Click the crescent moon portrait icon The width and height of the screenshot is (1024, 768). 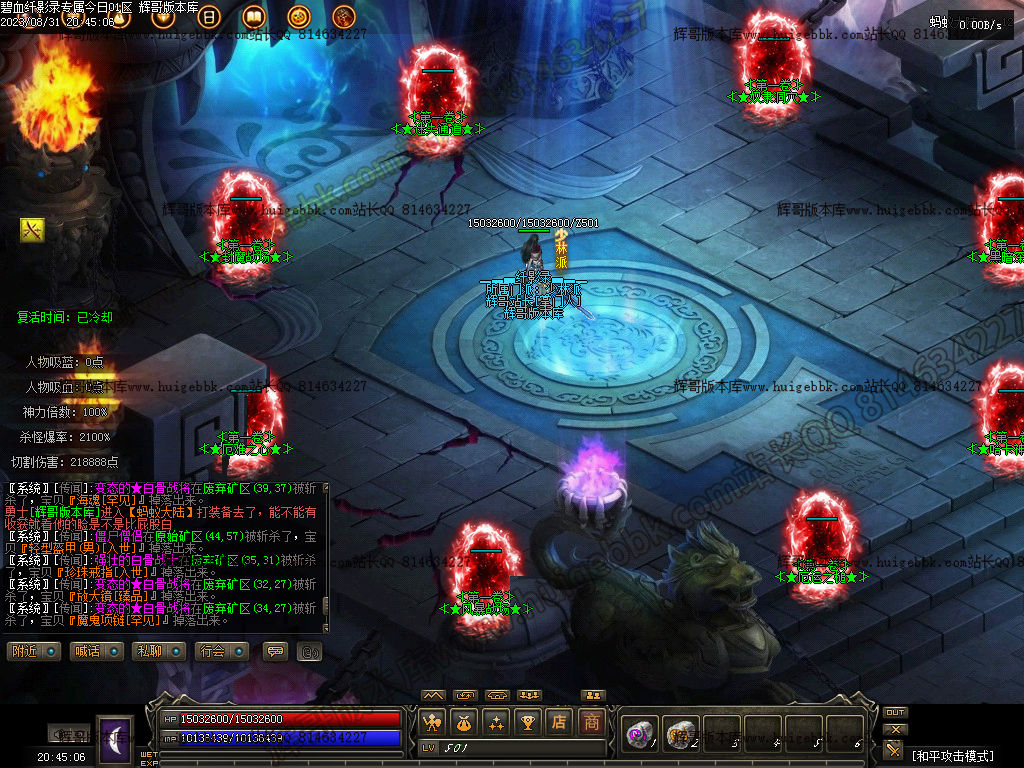tap(114, 741)
